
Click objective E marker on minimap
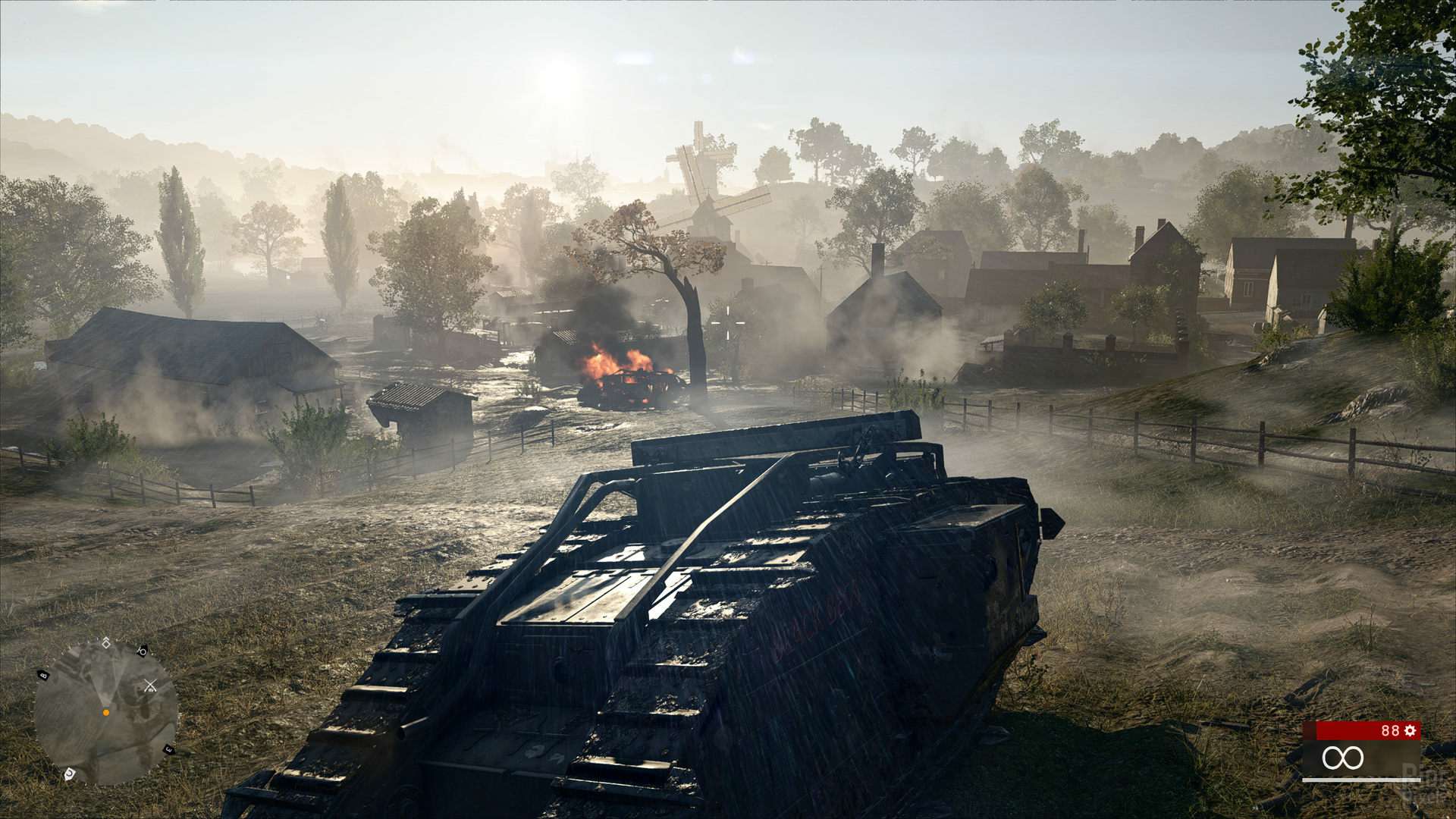click(x=168, y=750)
